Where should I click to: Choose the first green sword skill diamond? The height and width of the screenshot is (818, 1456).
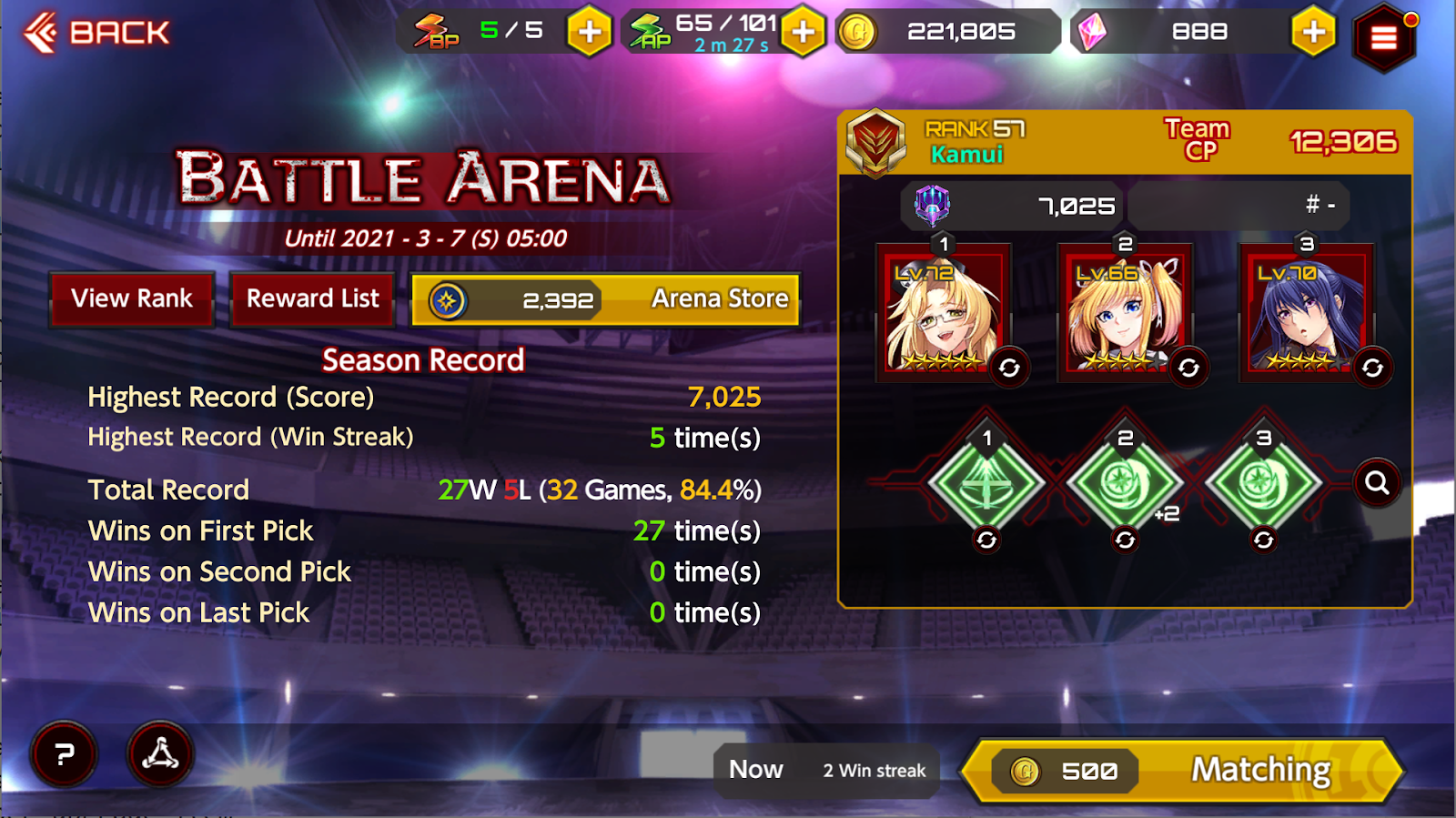tap(986, 481)
